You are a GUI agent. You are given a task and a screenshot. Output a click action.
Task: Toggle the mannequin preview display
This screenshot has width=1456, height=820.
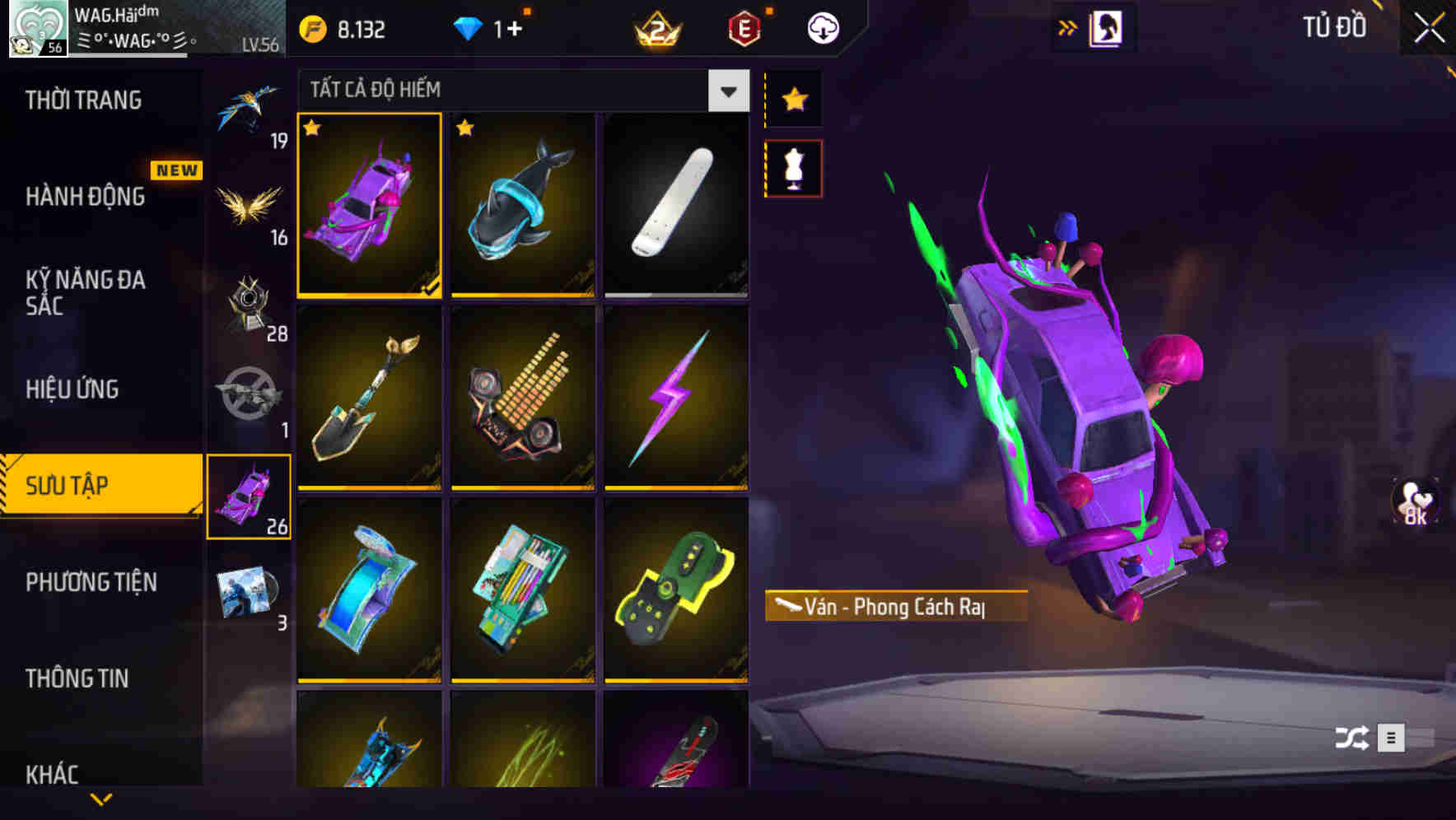tap(793, 167)
